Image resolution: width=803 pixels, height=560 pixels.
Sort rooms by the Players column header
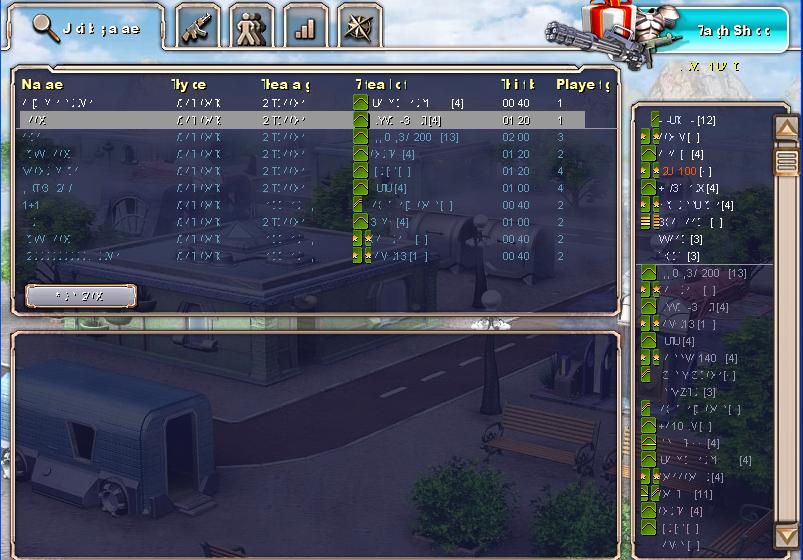[583, 85]
